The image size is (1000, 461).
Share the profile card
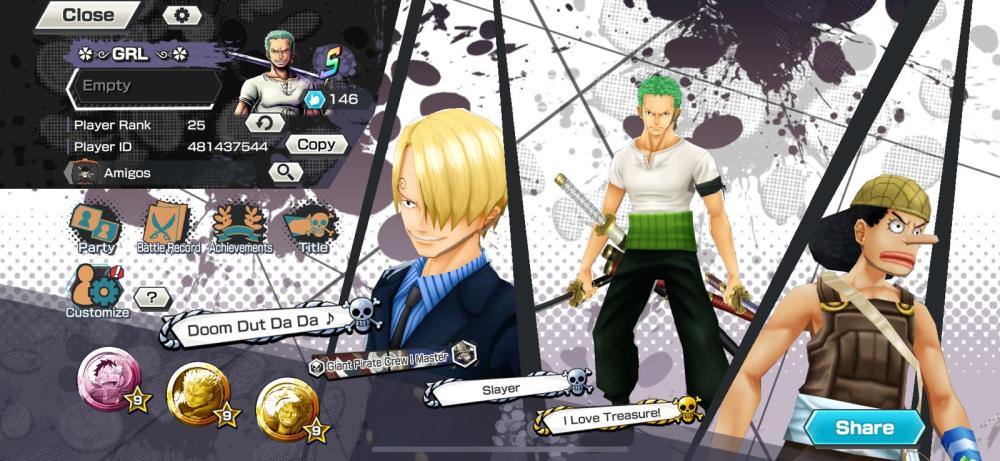point(865,428)
